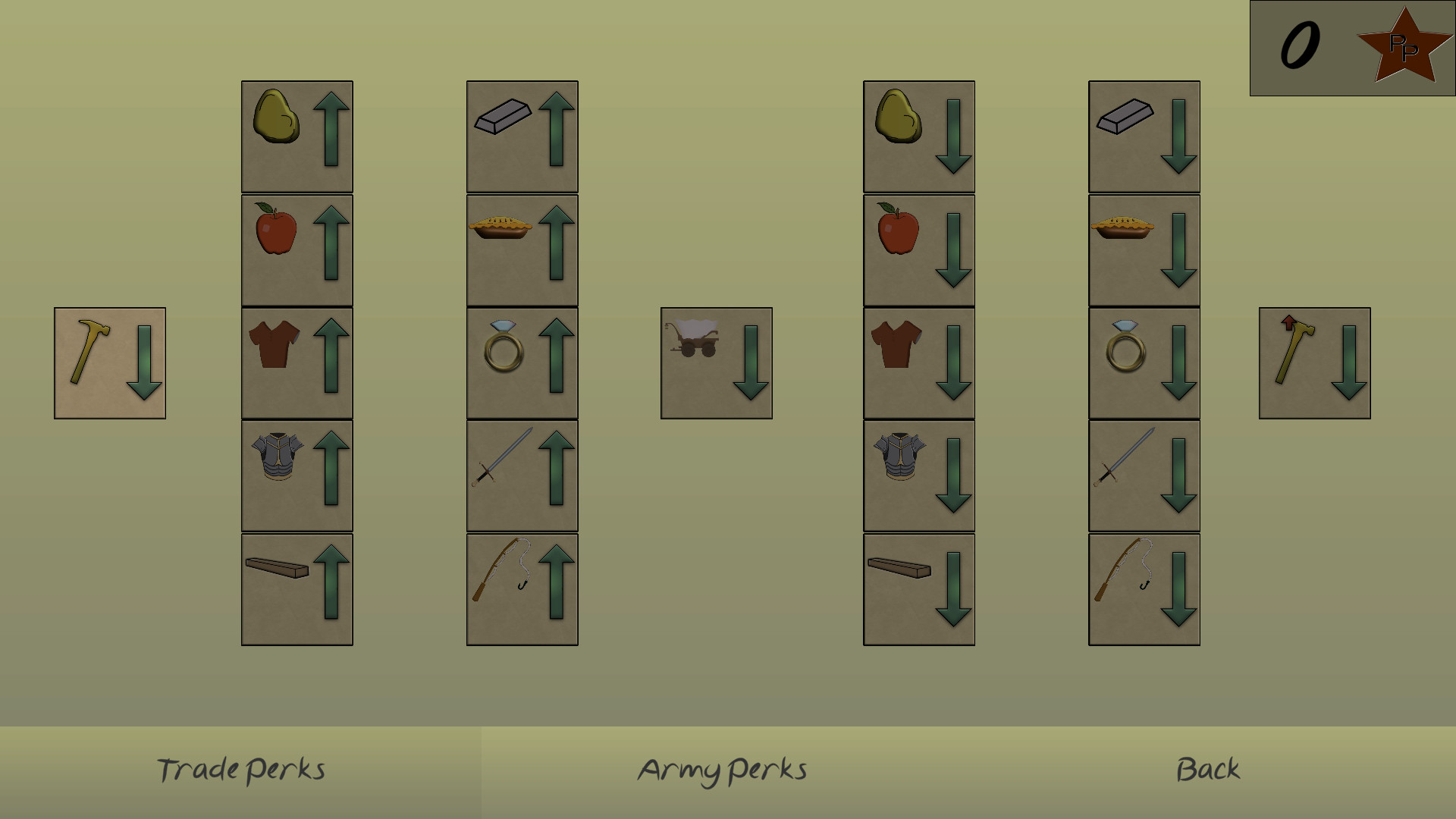Click the axe tile with the down arrow

[1314, 361]
